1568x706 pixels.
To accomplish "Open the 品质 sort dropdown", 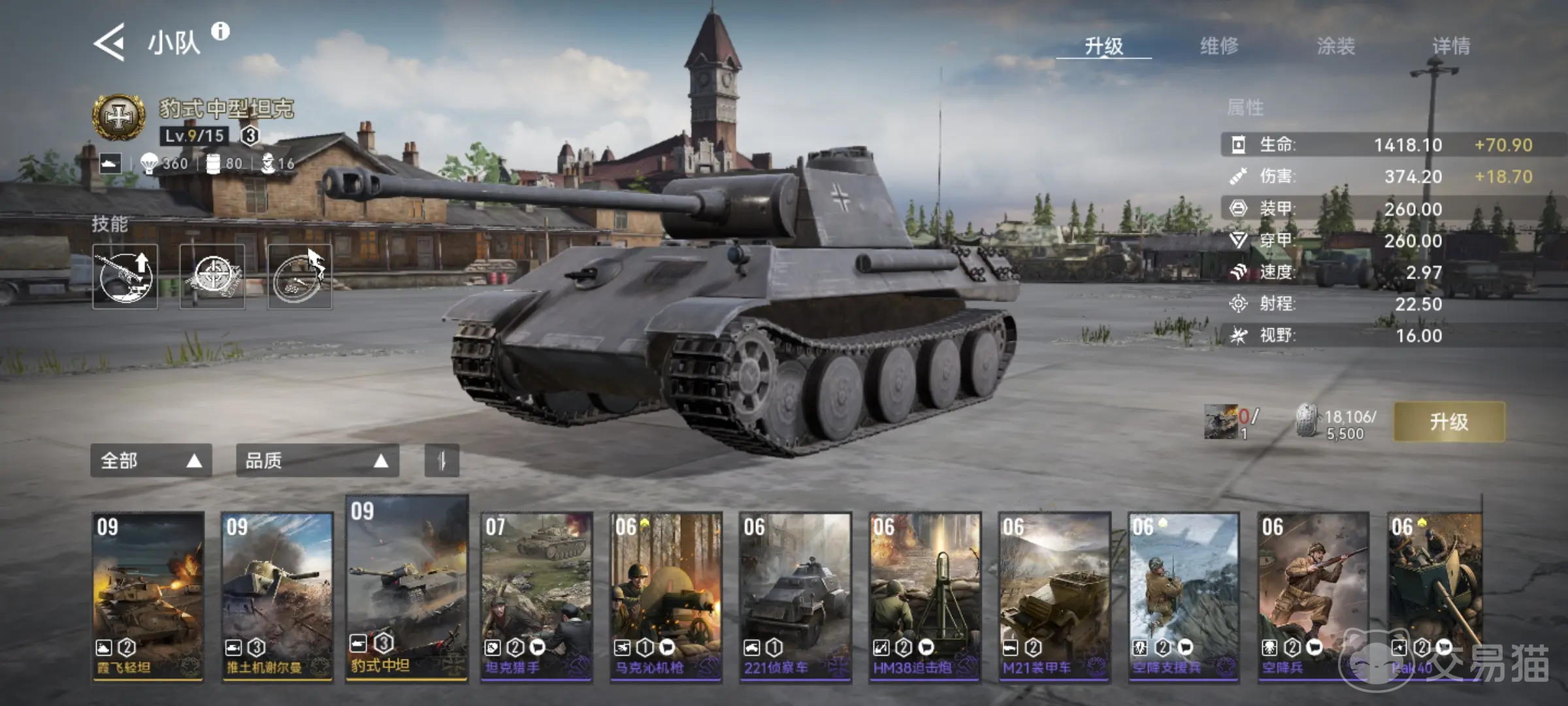I will pyautogui.click(x=317, y=461).
